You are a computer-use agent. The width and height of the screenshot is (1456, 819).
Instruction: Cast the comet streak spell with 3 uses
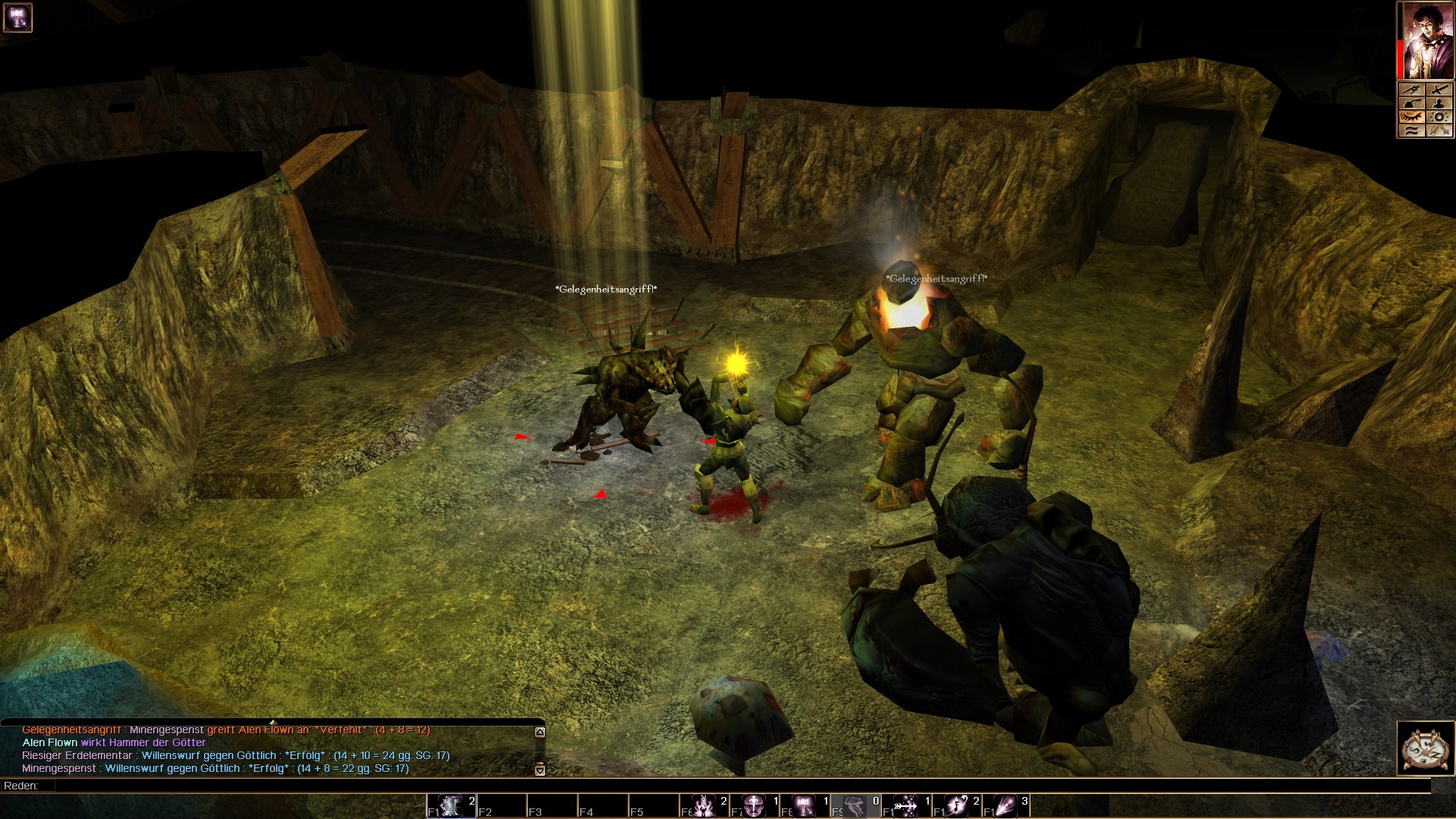point(1006,805)
